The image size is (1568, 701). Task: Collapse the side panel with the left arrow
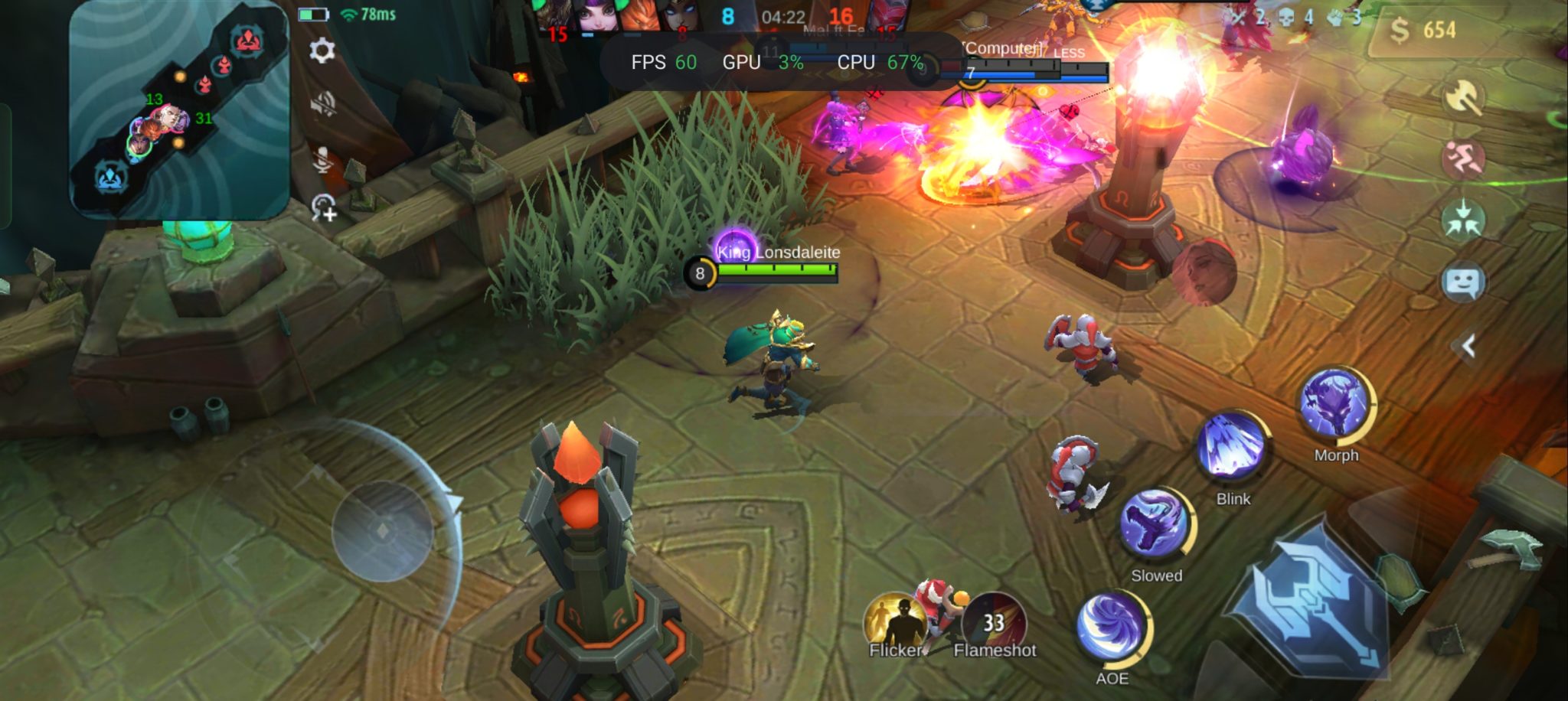pos(1468,347)
